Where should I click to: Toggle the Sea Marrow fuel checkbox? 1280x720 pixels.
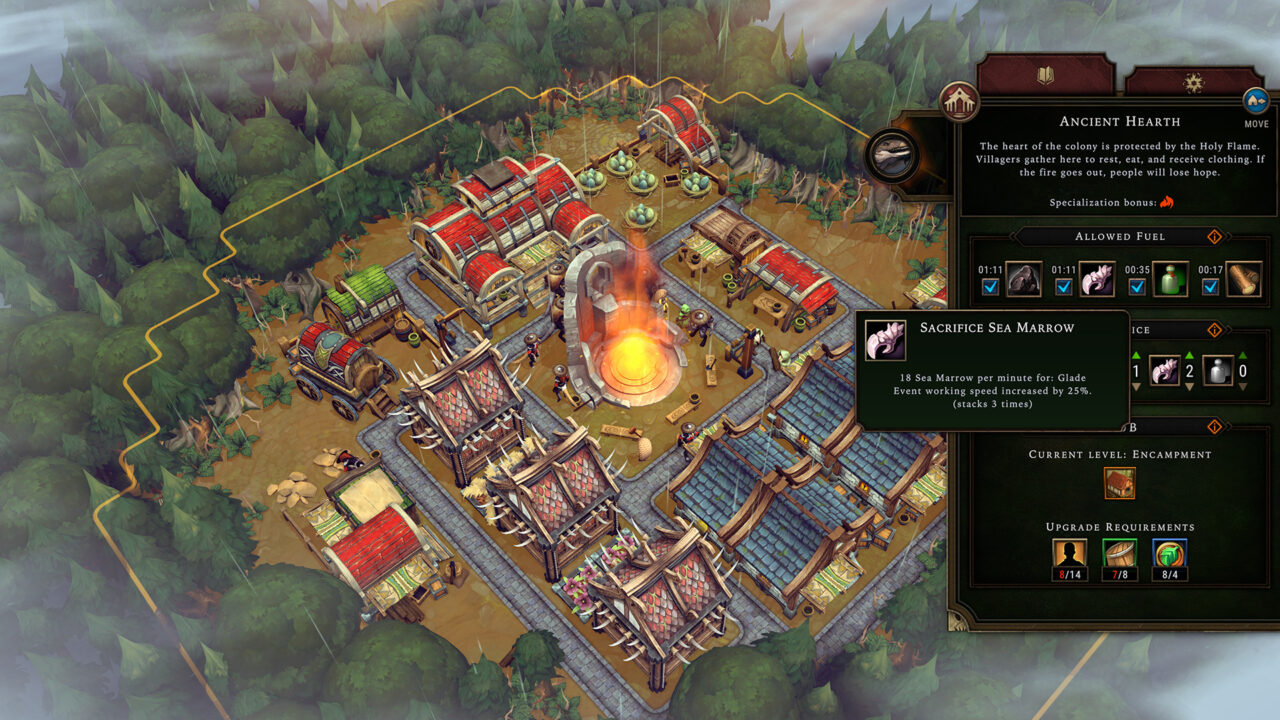point(1064,288)
